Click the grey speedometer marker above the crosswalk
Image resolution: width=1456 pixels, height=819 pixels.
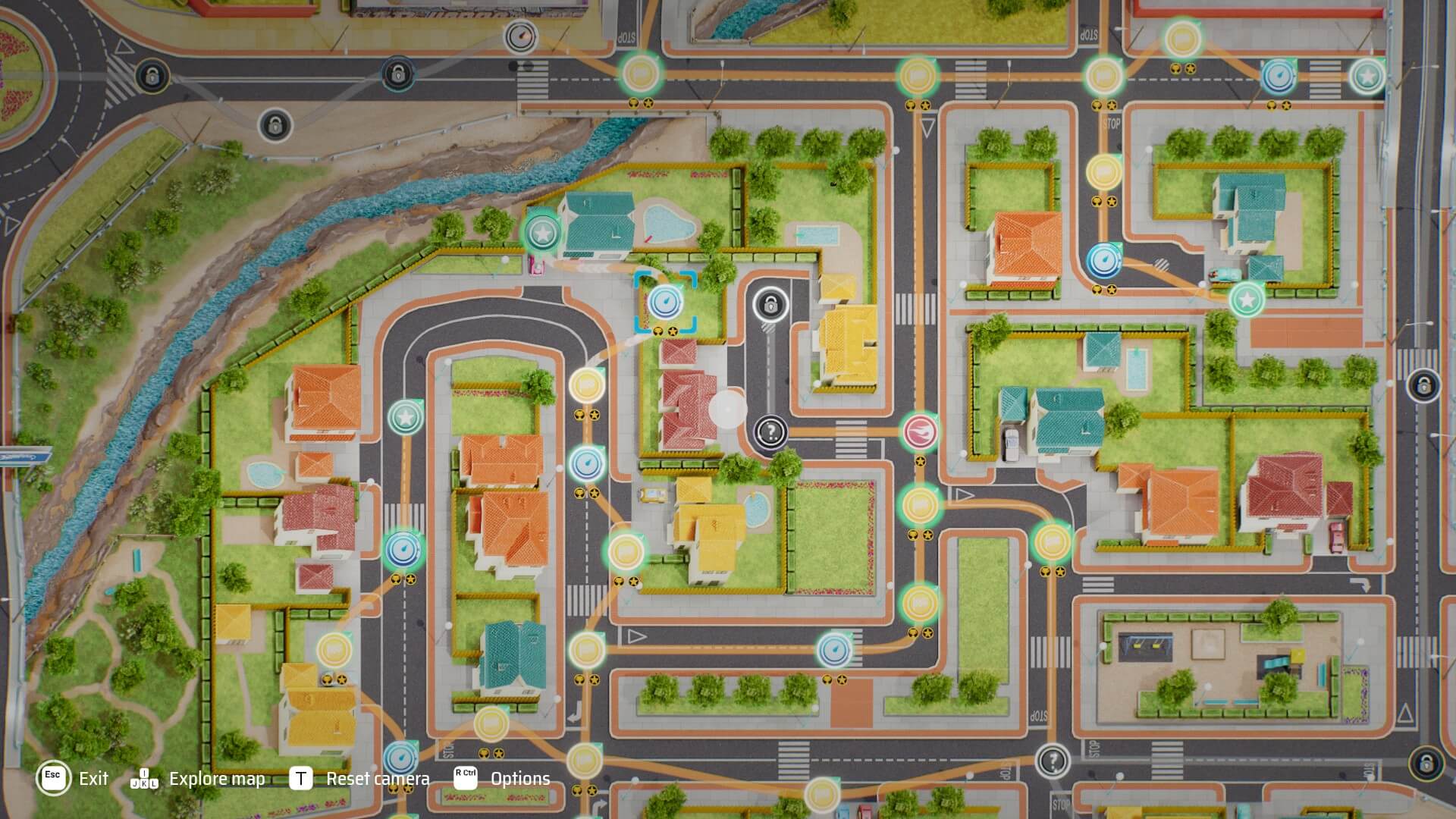(520, 36)
